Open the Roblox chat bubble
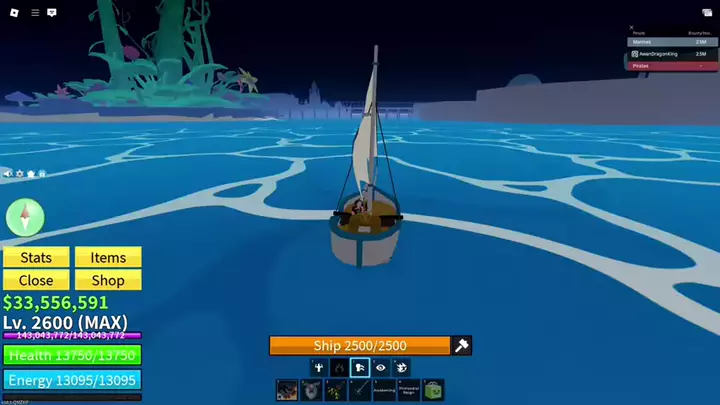This screenshot has width=720, height=405. tap(52, 13)
